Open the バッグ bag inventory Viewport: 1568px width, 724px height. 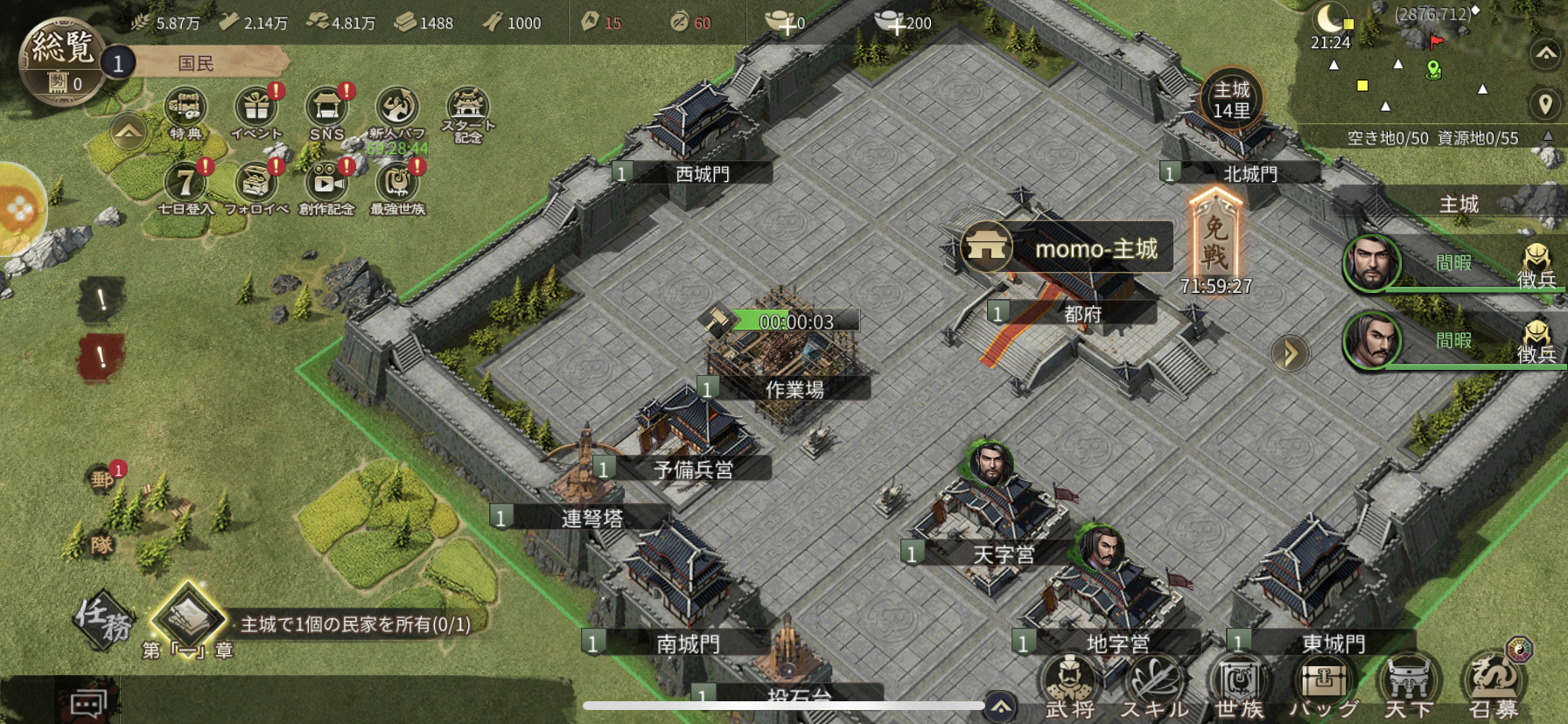[1324, 687]
